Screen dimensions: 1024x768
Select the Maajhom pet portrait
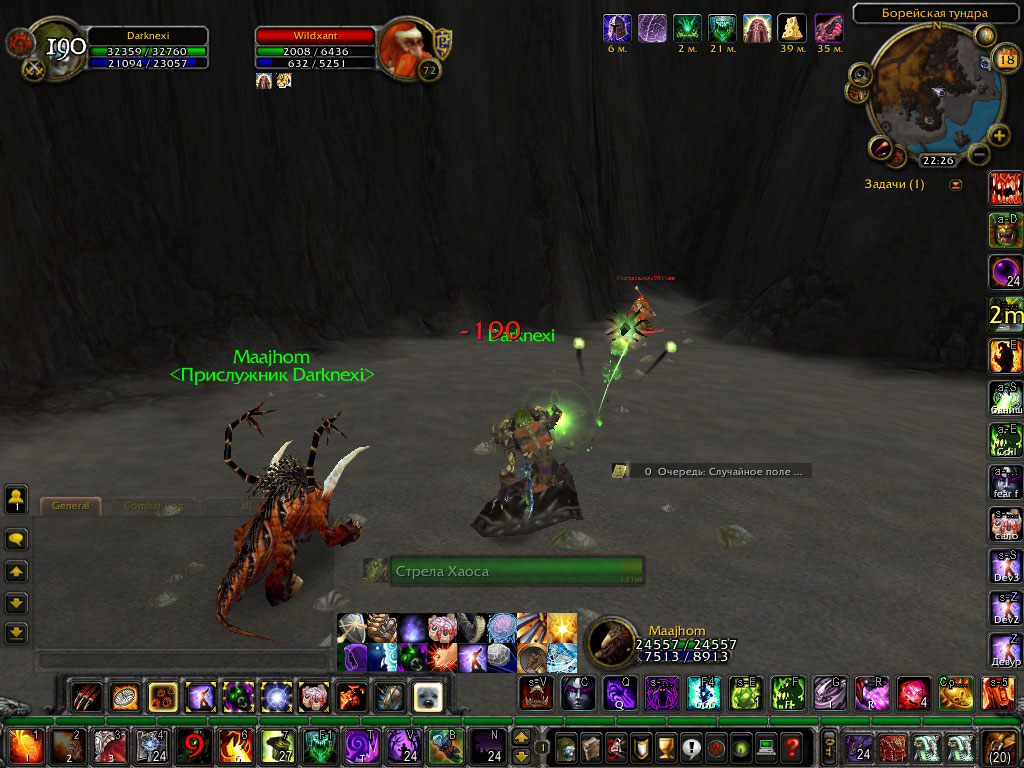click(x=609, y=643)
